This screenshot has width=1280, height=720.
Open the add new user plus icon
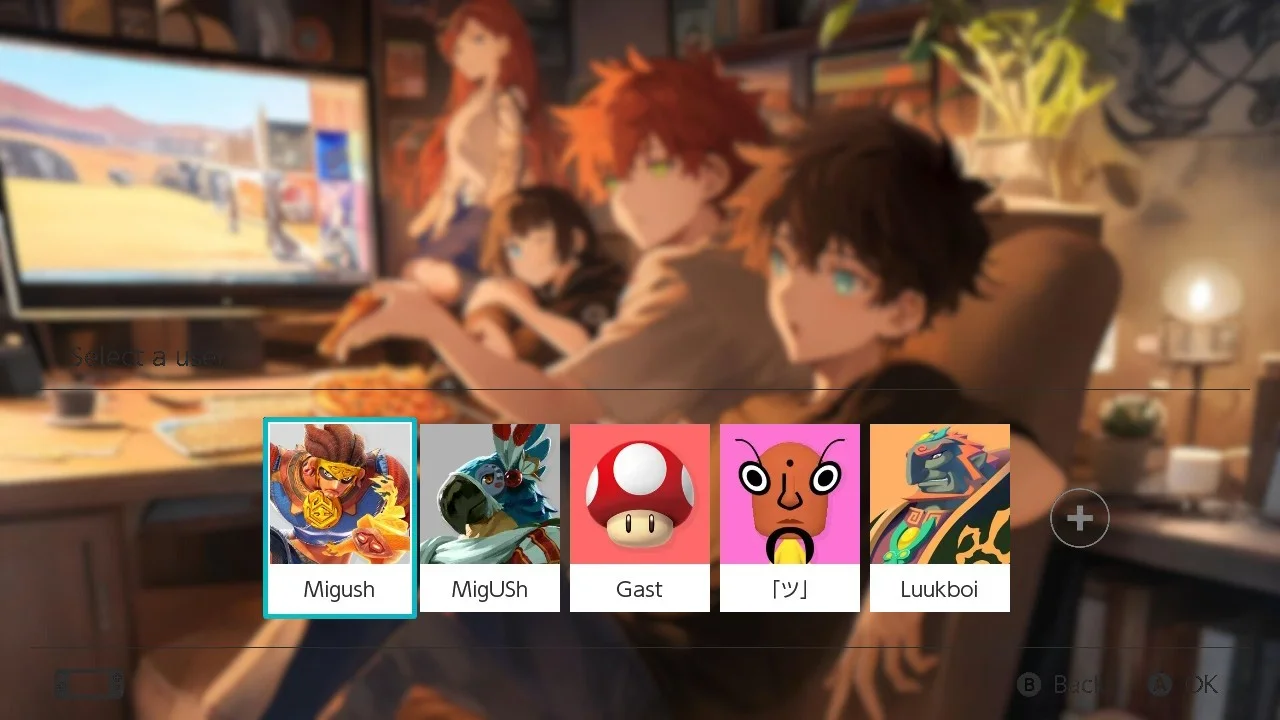click(x=1079, y=518)
